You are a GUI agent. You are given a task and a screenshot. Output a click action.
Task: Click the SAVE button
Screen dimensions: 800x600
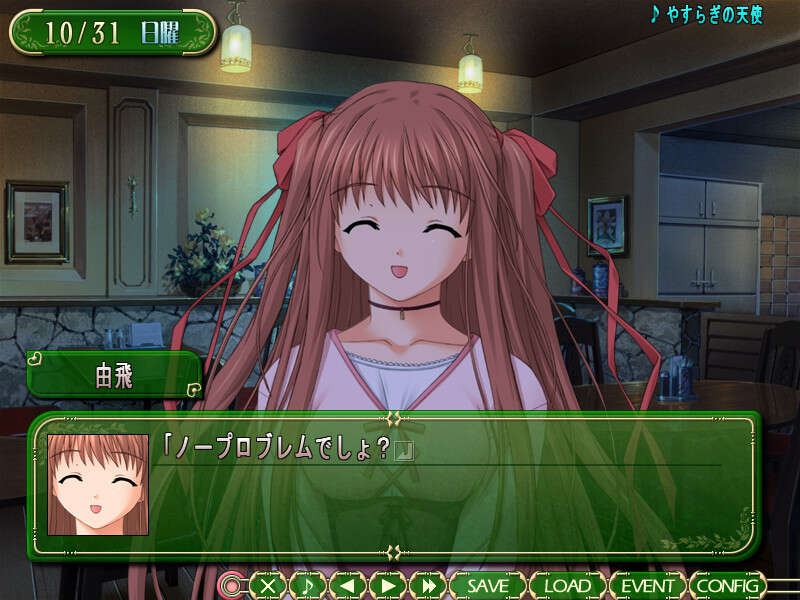487,586
